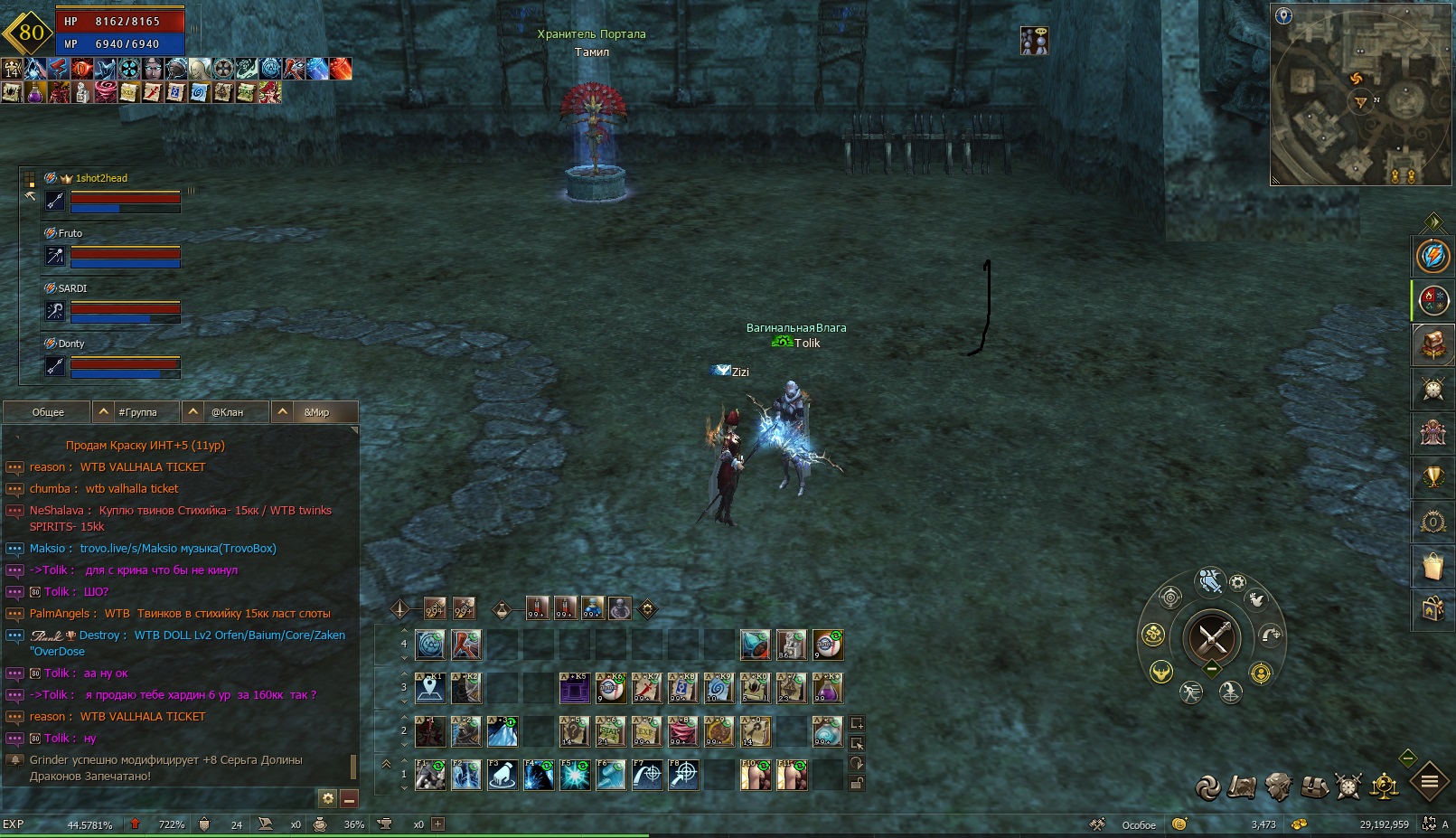Select the &Мир chat tab

pos(316,412)
